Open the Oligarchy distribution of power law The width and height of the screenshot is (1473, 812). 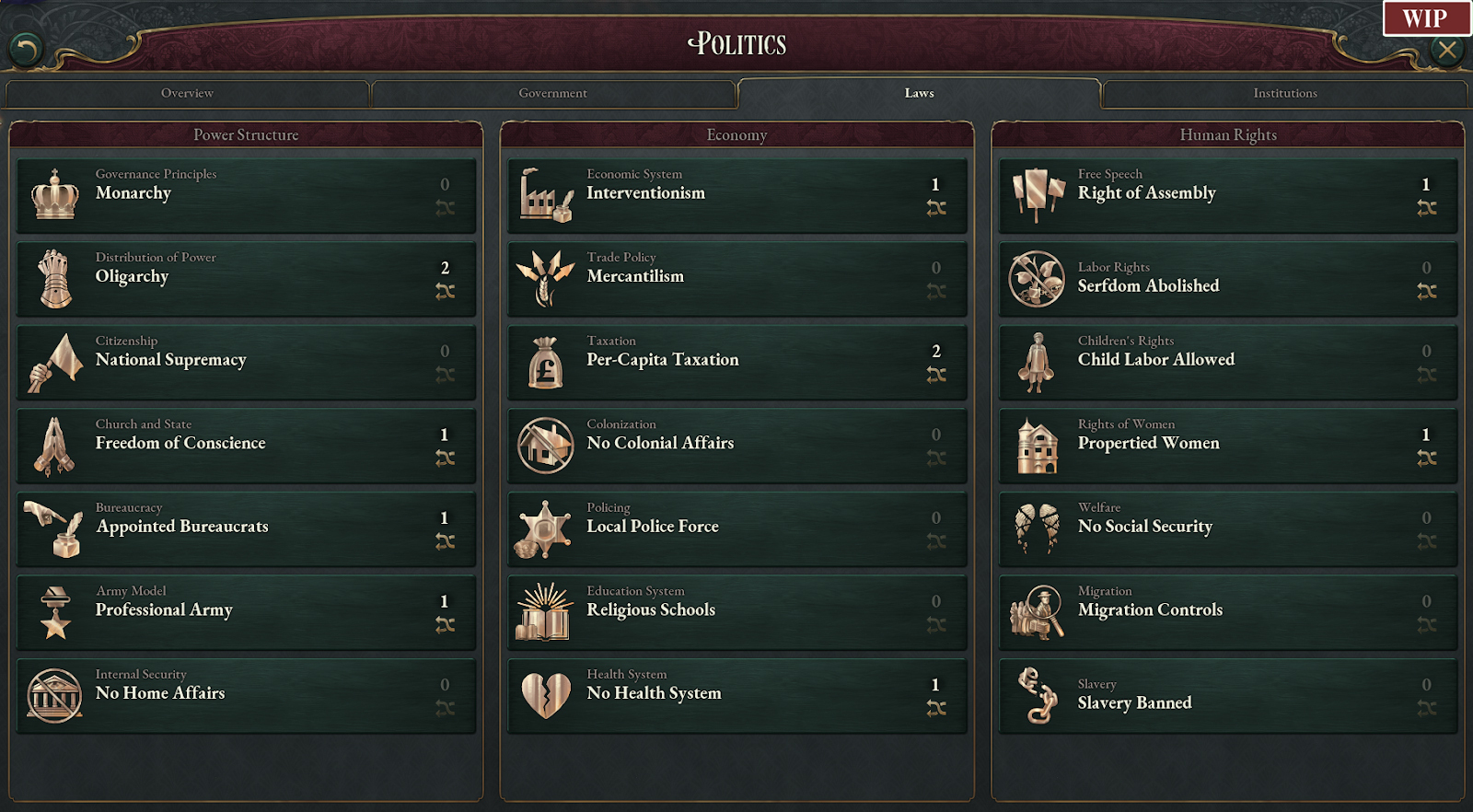(246, 279)
